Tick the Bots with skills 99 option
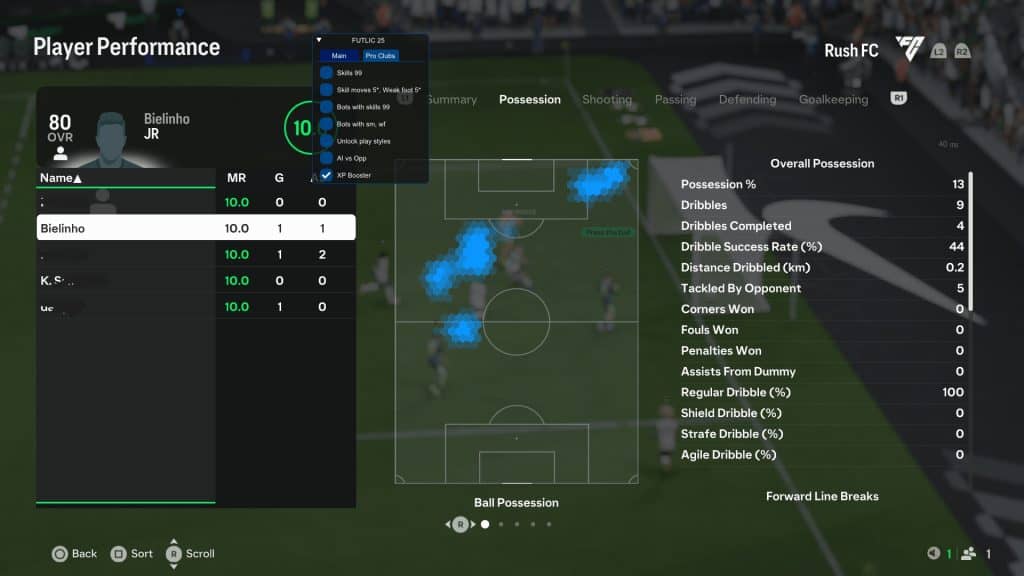This screenshot has height=576, width=1024. [326, 107]
